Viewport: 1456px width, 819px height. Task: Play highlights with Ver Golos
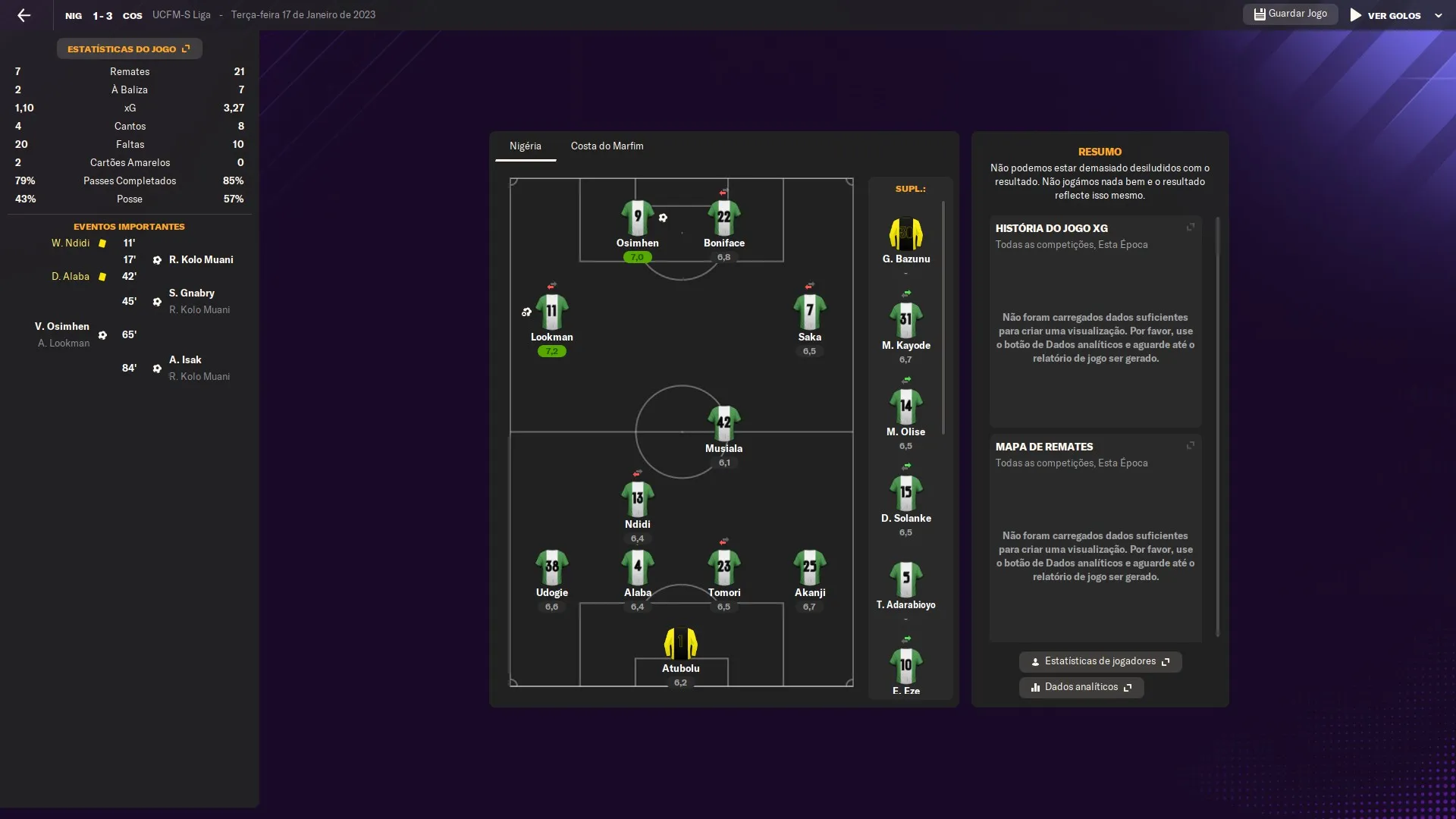(x=1385, y=15)
